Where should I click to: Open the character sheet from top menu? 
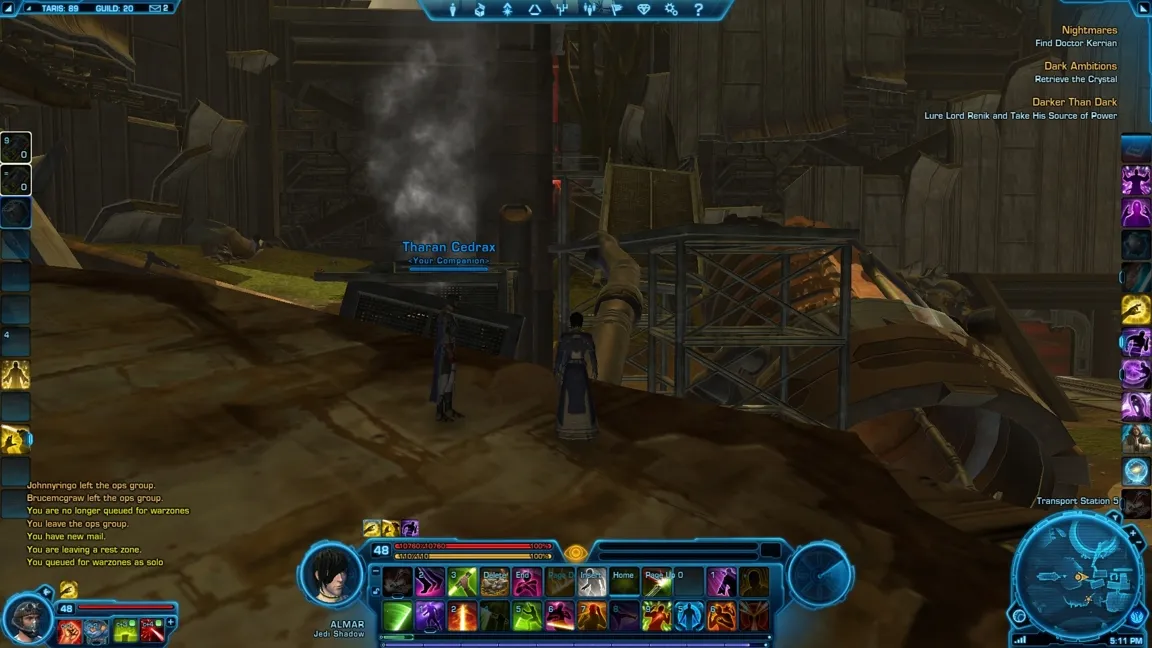453,10
